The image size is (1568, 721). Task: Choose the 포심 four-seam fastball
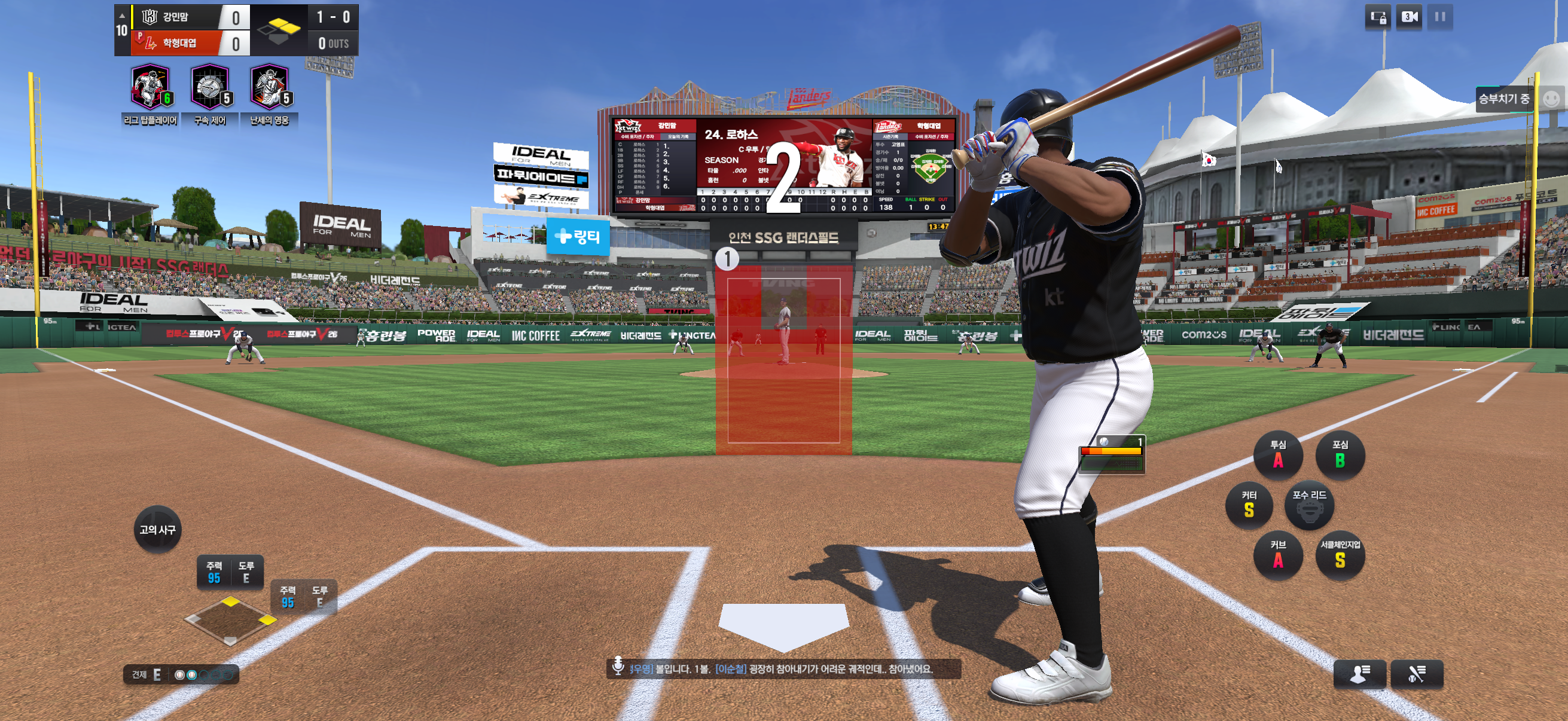click(1340, 454)
